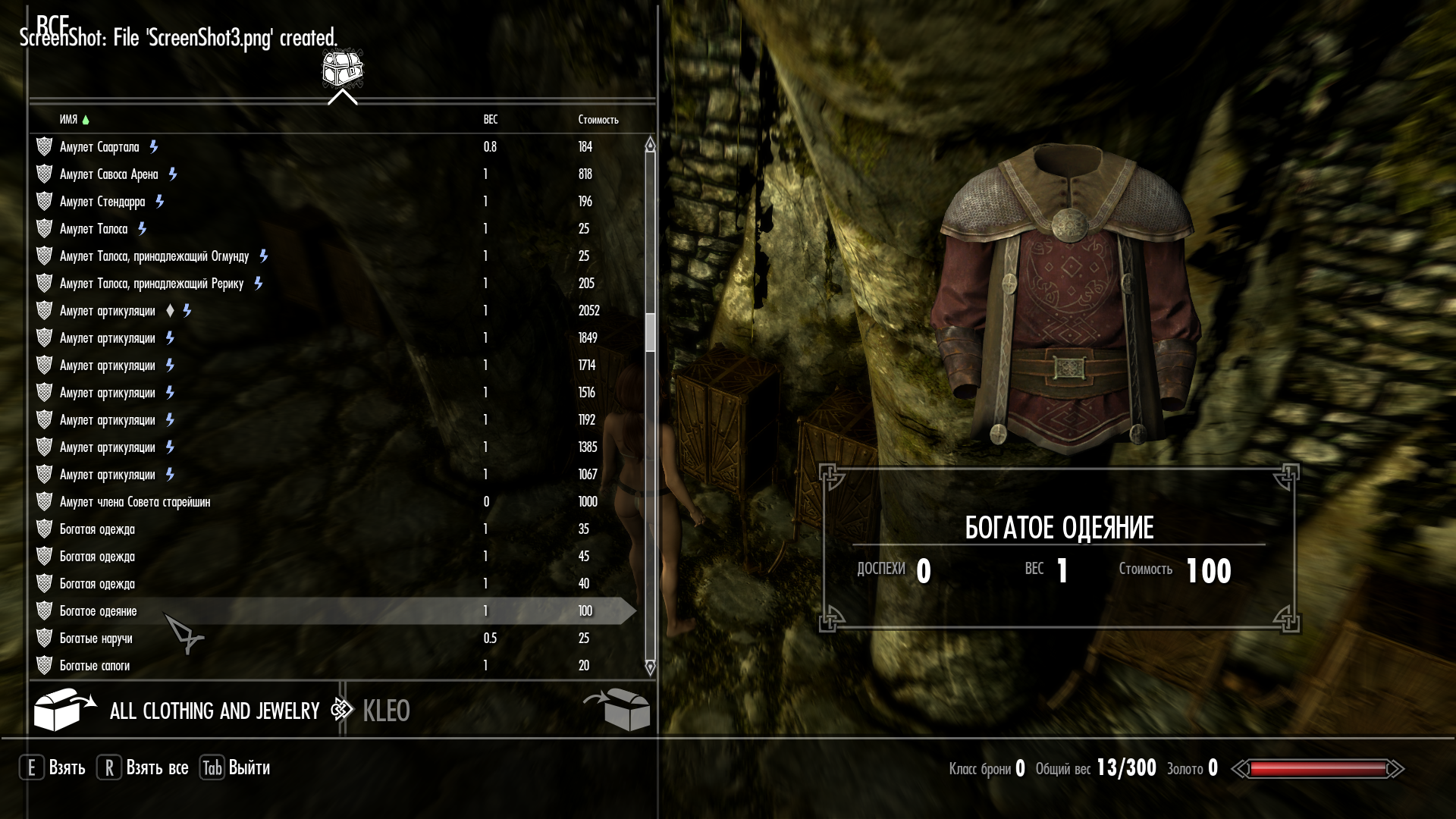
Task: Select Амулет Стендарра item
Action: 102,202
